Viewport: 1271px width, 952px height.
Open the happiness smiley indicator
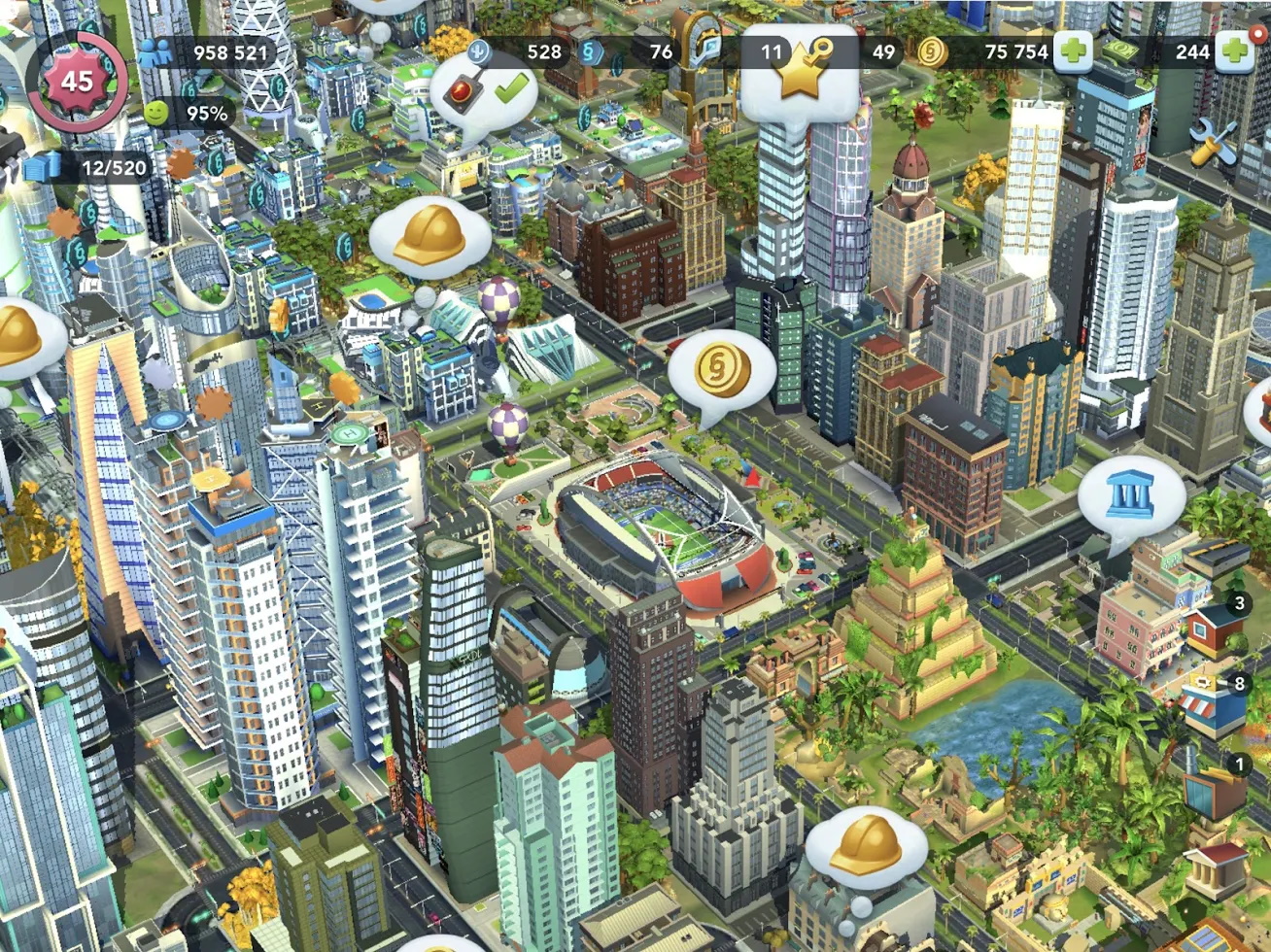point(156,114)
